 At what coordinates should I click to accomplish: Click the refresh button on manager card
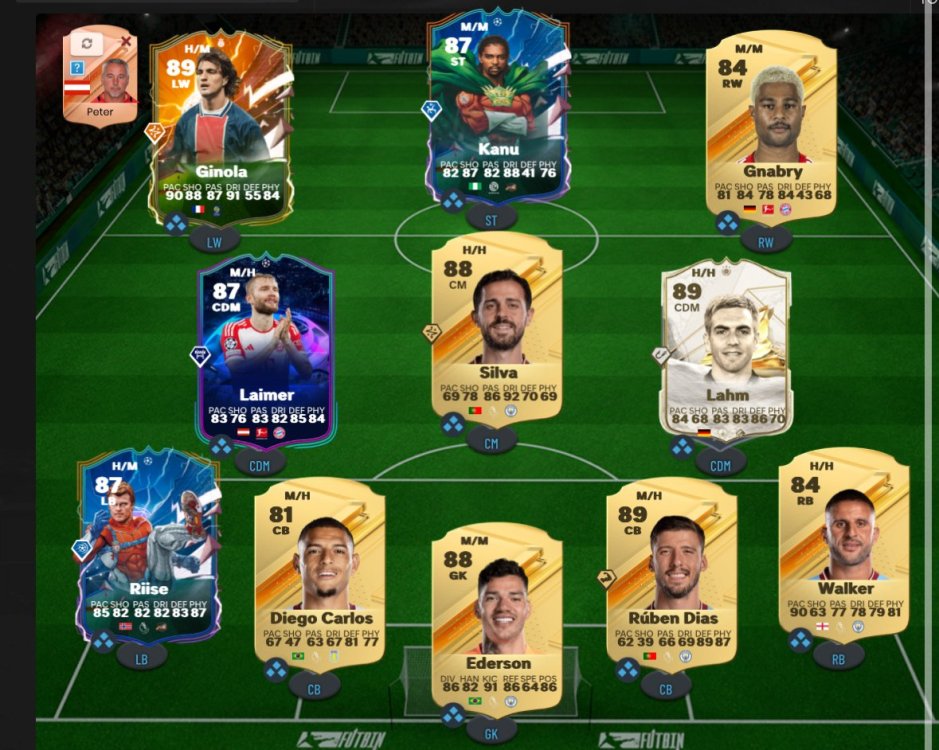87,44
